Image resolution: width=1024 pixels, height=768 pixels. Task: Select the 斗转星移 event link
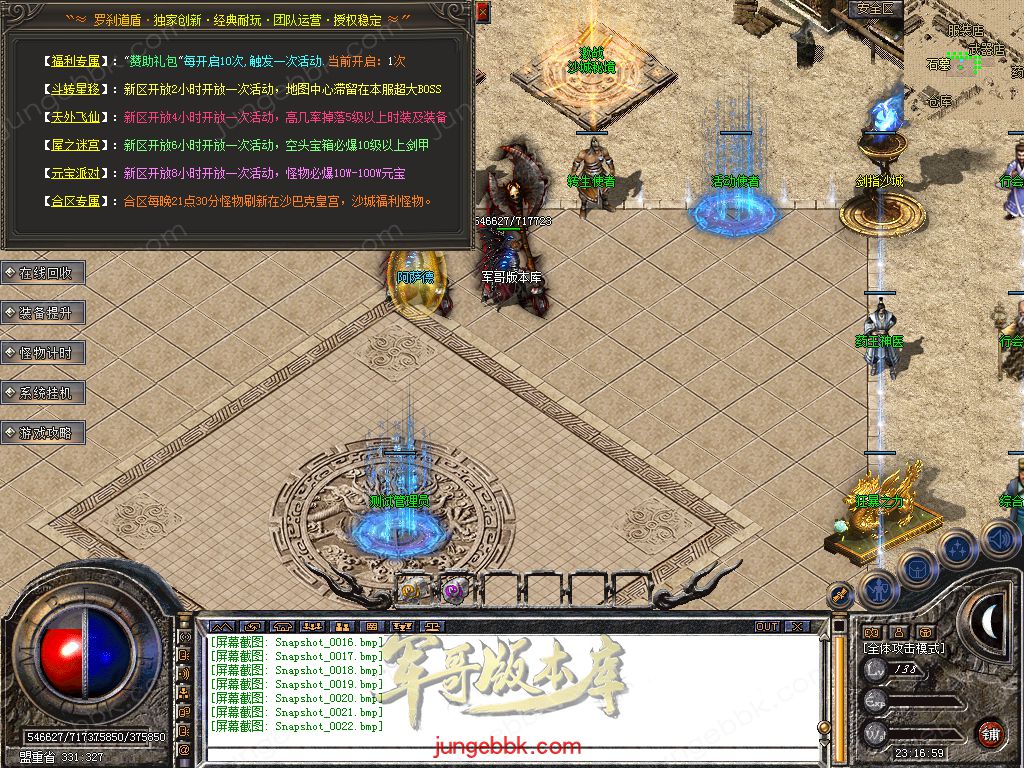pos(75,89)
